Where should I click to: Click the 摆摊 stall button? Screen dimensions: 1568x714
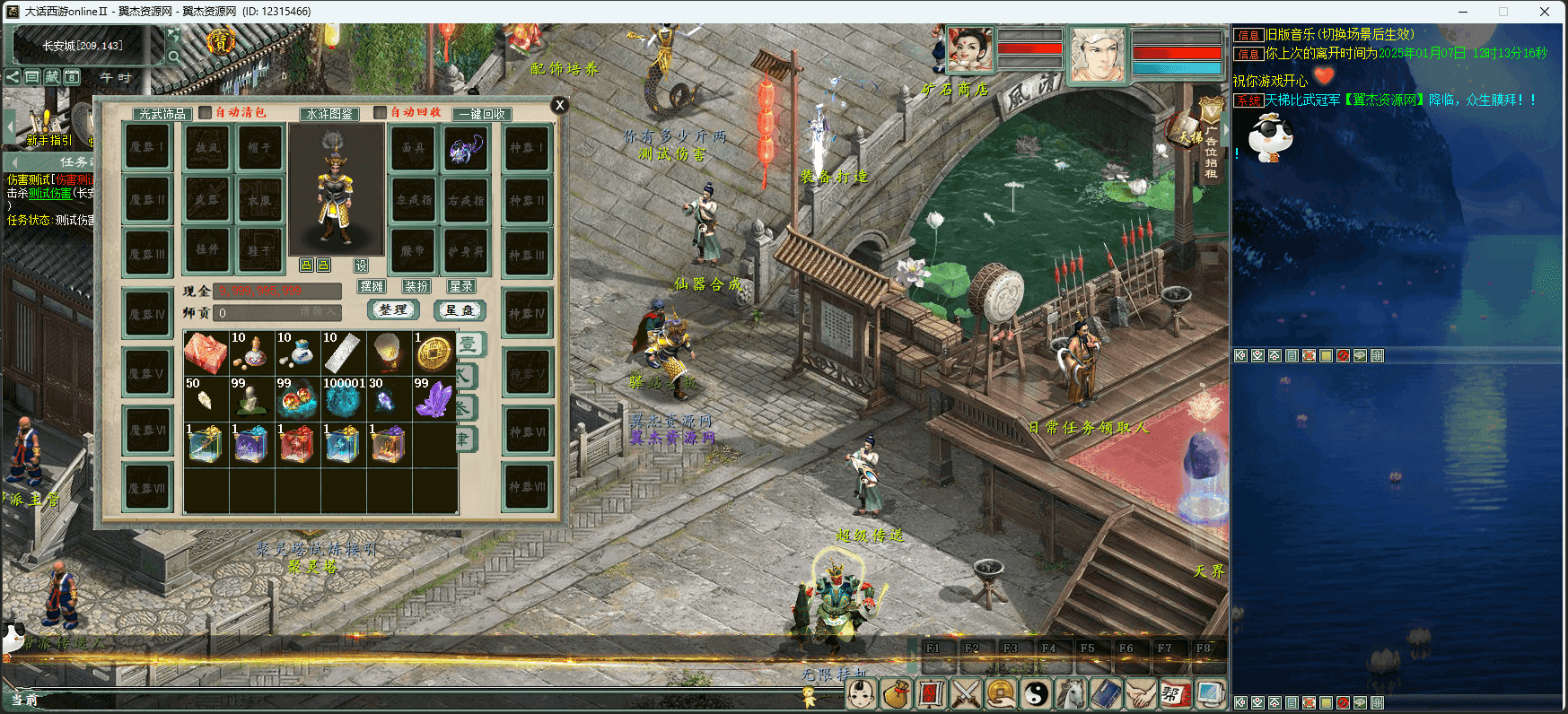click(x=372, y=286)
